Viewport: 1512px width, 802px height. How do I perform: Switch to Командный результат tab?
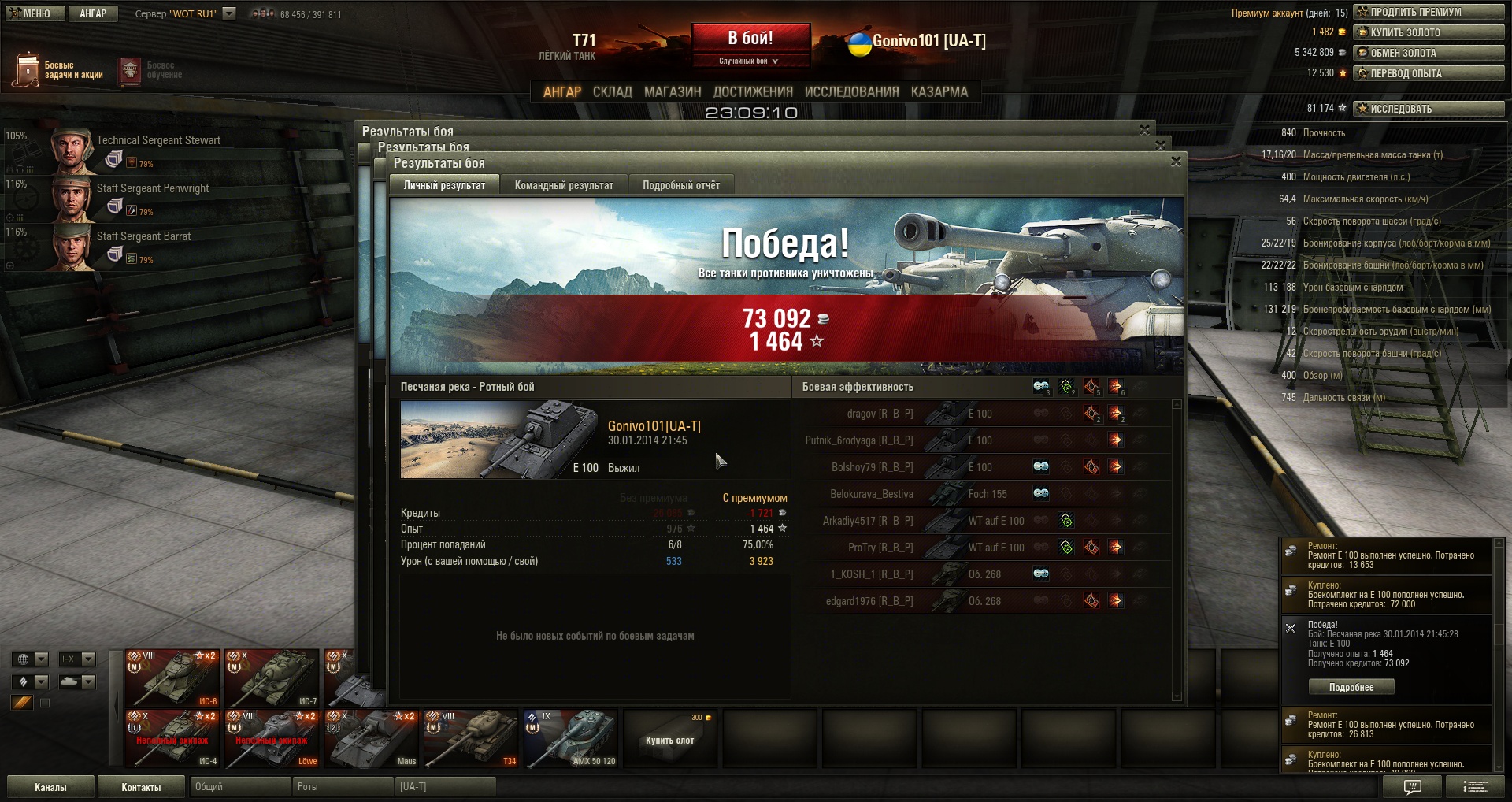(564, 185)
